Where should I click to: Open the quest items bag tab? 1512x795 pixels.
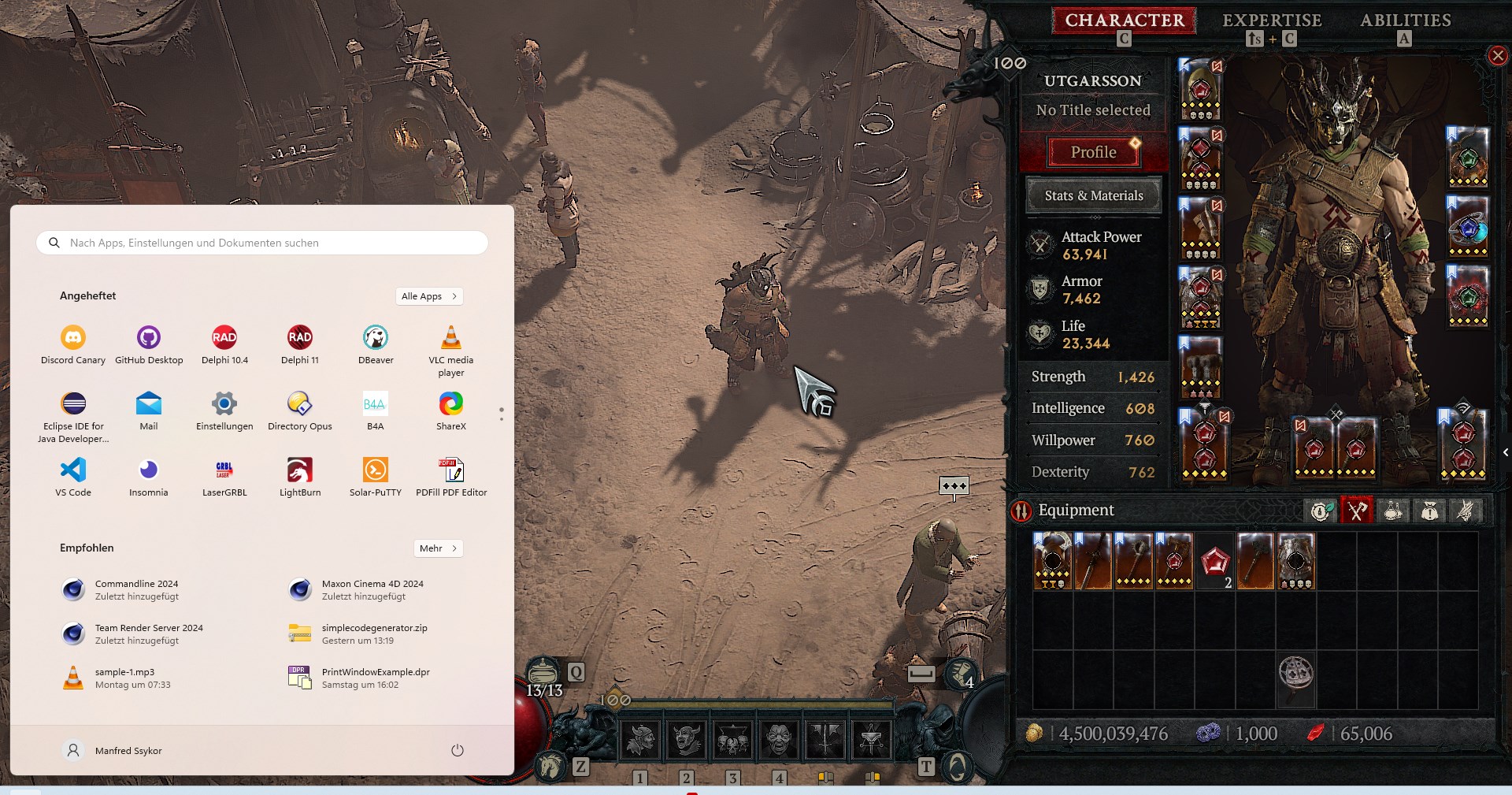(1429, 511)
